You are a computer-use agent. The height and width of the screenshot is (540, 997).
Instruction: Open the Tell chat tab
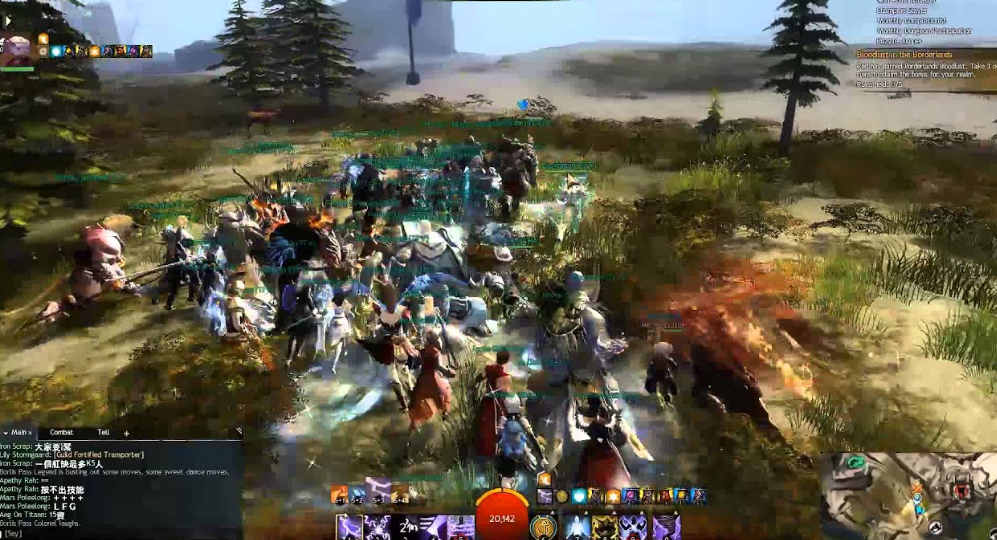103,432
